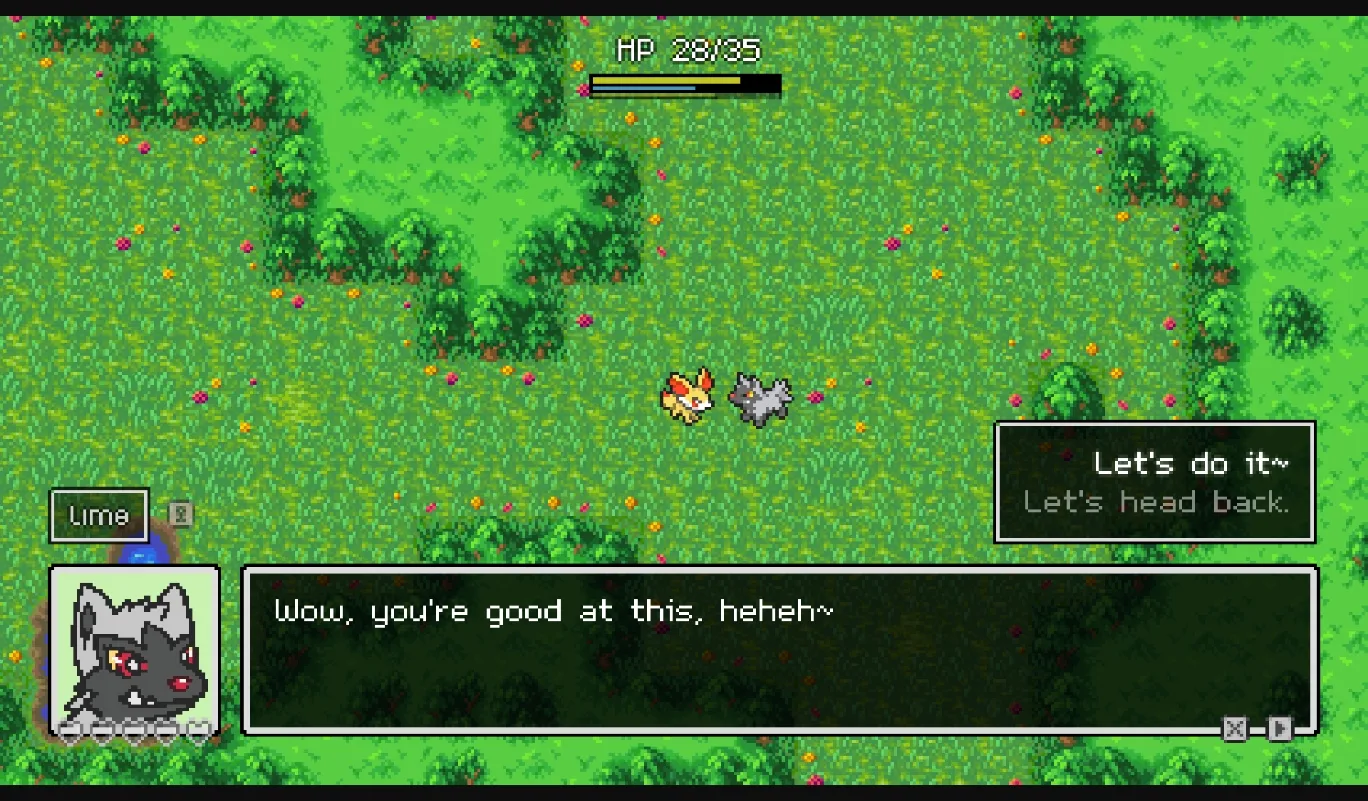Click the Ume name label
Viewport: 1368px width, 801px height.
98,515
